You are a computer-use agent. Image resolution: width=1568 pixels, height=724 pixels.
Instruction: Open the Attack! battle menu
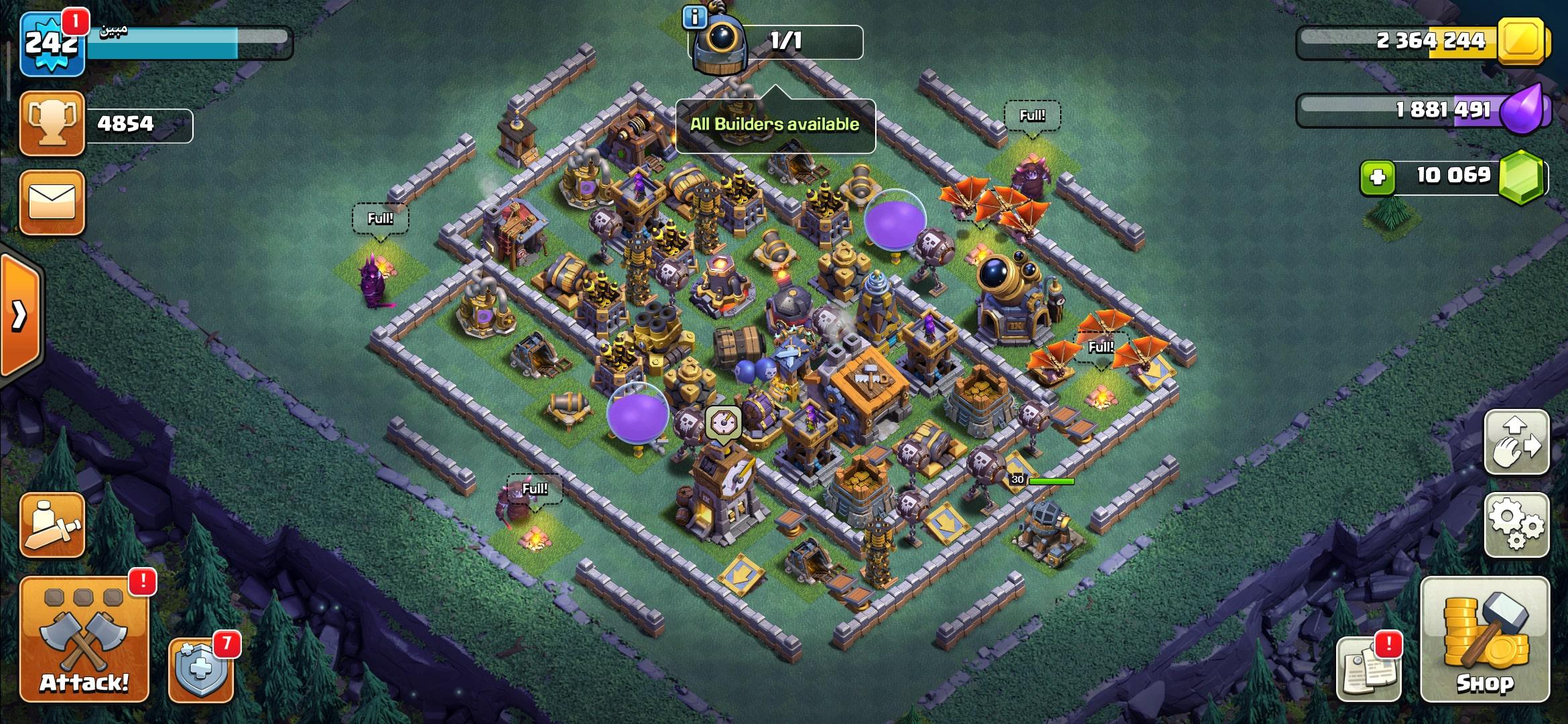click(x=84, y=640)
